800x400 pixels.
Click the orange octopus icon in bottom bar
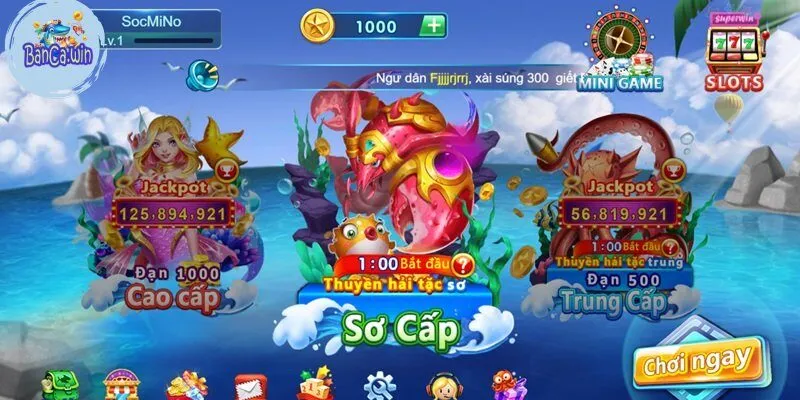[506, 385]
